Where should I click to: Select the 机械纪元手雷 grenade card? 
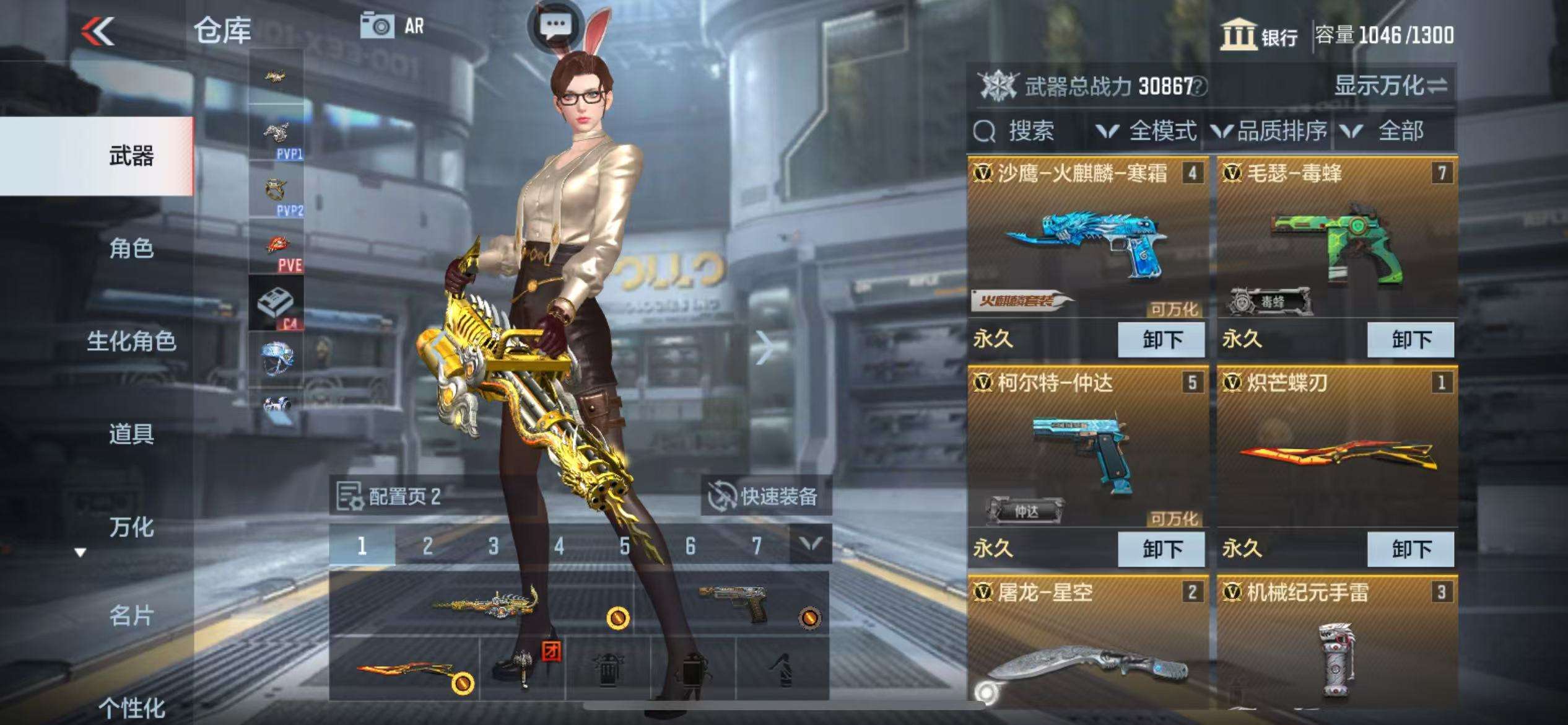(1336, 651)
